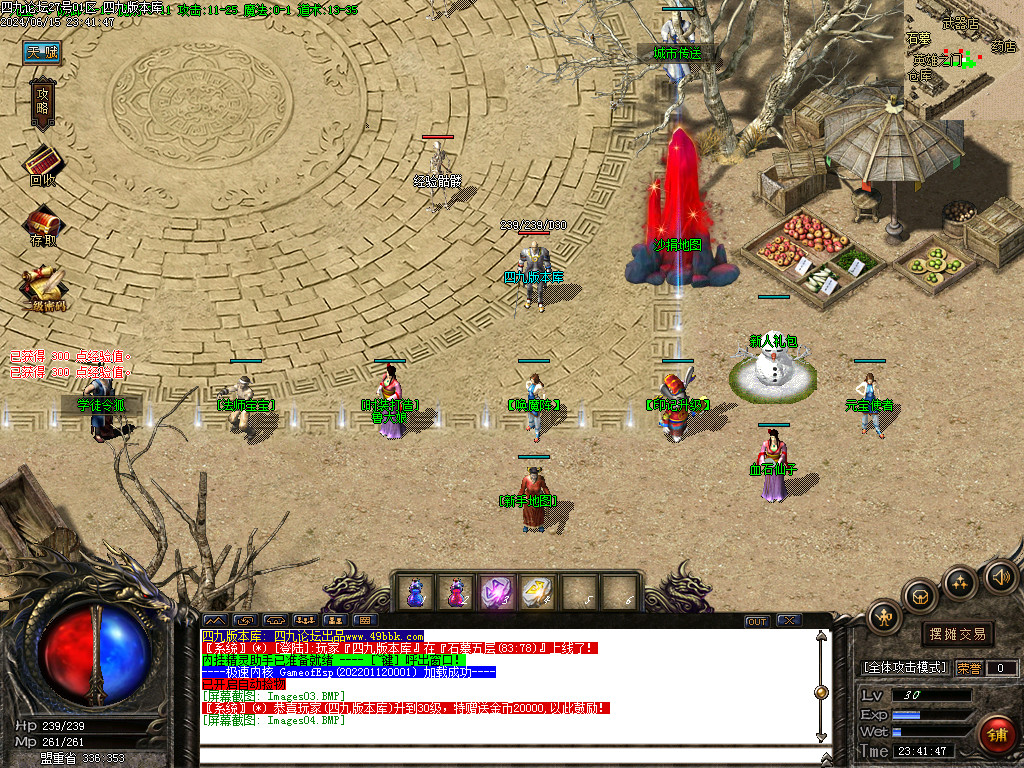Click the 回收 recycle icon
The image size is (1024, 768).
click(x=43, y=164)
